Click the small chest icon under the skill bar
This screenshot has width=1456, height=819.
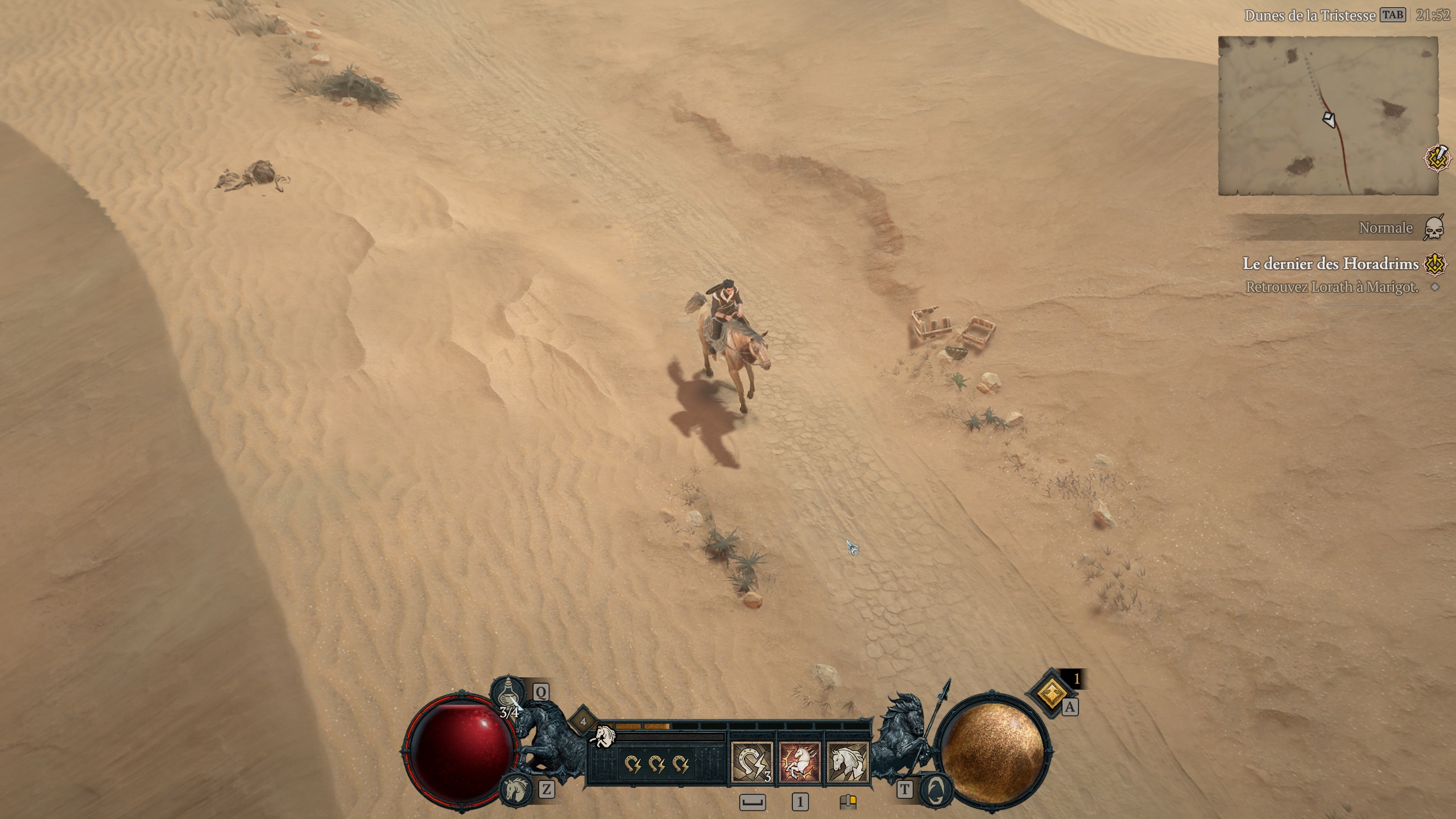click(x=847, y=802)
